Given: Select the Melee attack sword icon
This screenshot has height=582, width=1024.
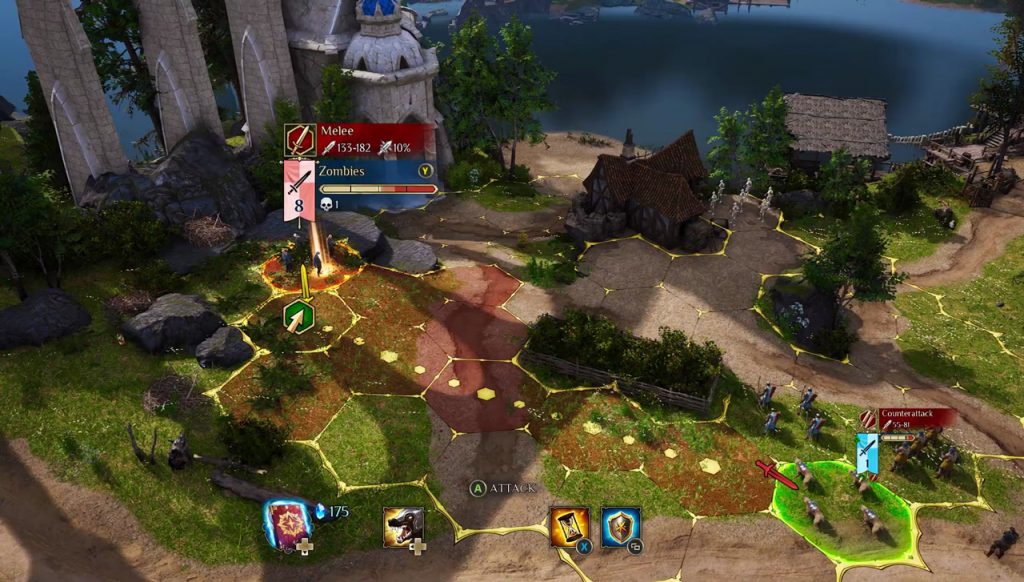Looking at the screenshot, I should tap(300, 139).
